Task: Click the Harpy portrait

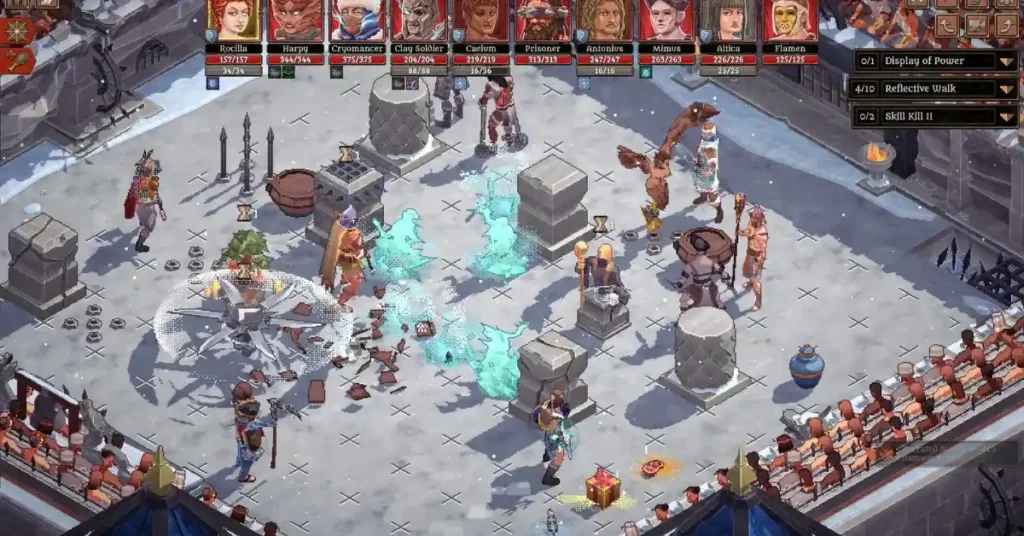Action: 296,20
